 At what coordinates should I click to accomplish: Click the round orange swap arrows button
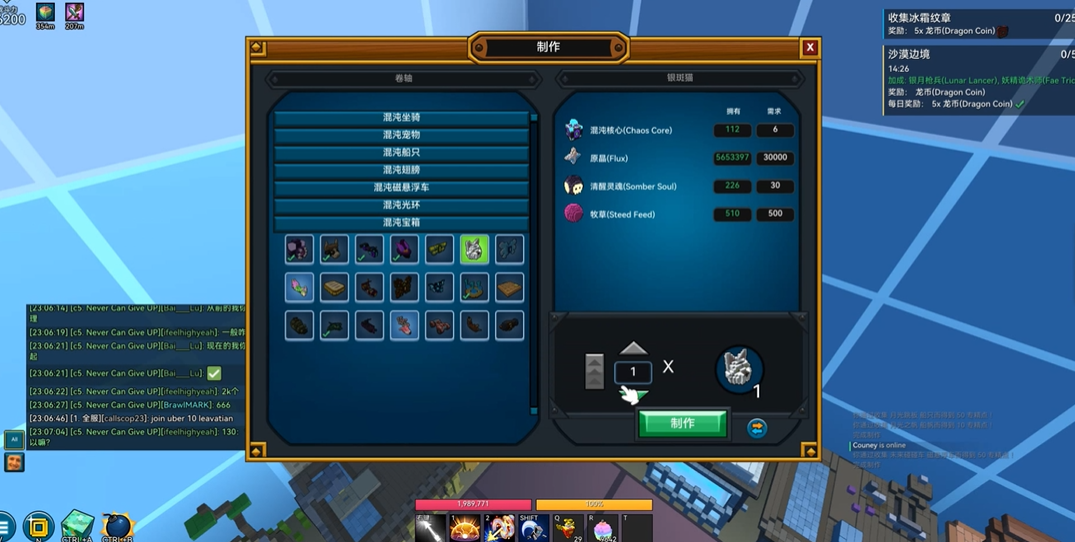(757, 428)
